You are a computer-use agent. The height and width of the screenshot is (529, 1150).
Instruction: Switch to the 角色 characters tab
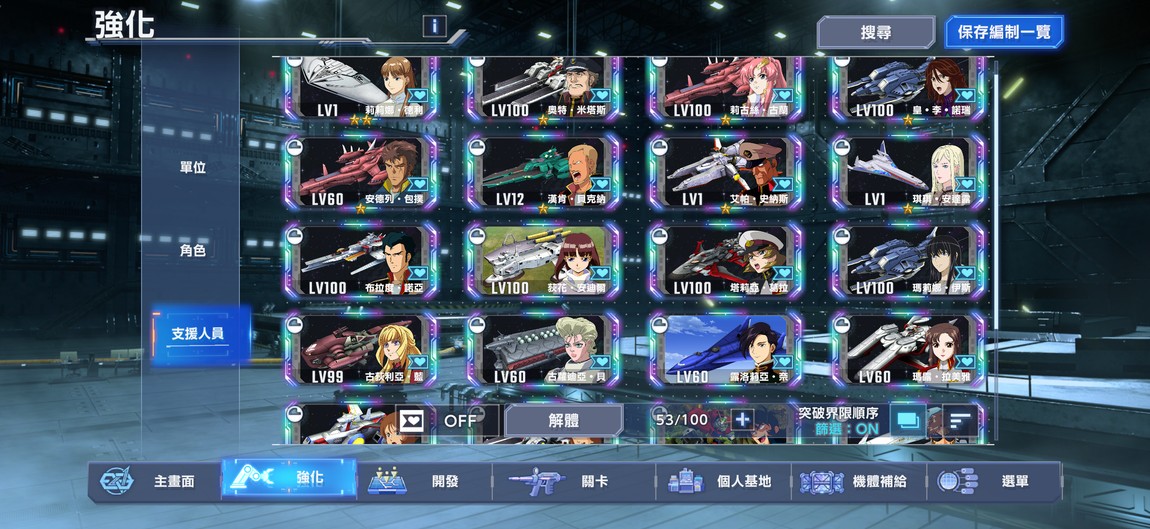coord(192,250)
